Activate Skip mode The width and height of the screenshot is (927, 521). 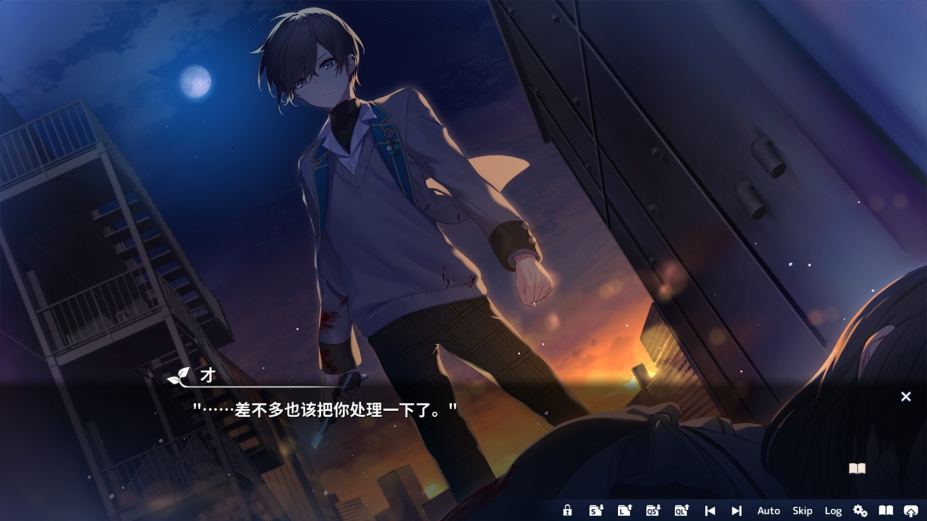(802, 511)
